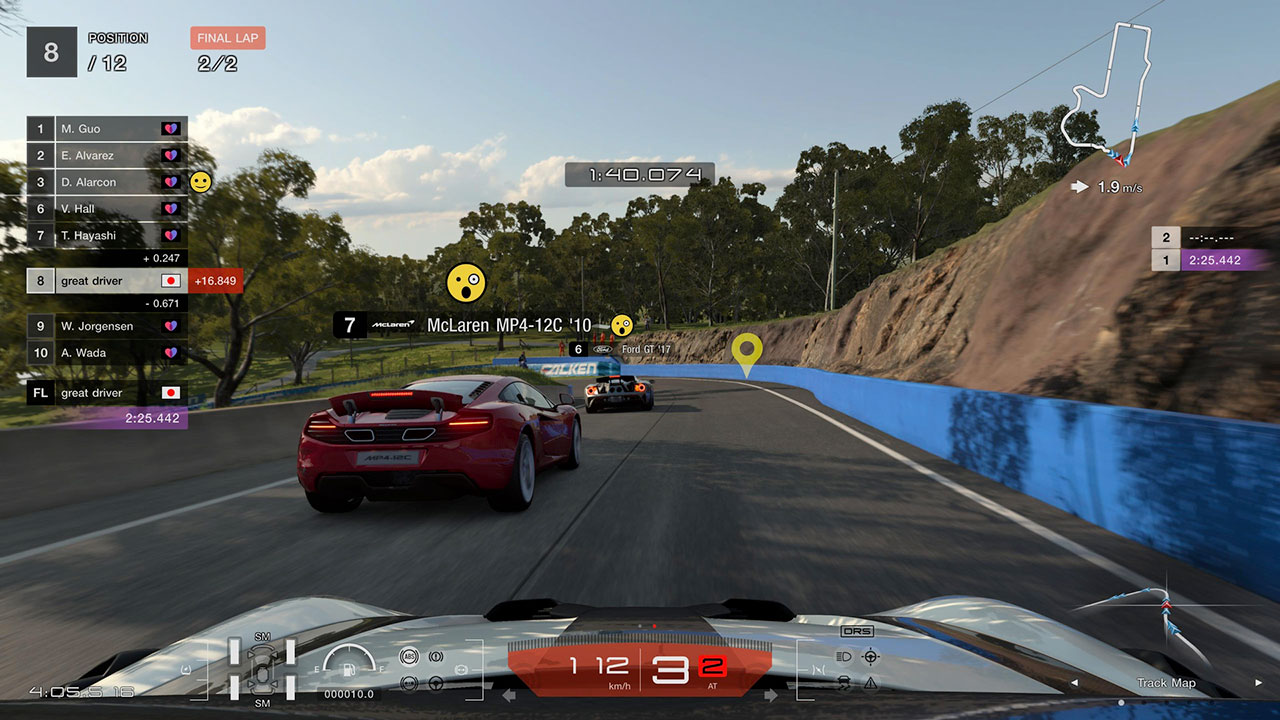Click the fastest lap FL row
This screenshot has height=720, width=1280.
pyautogui.click(x=107, y=393)
